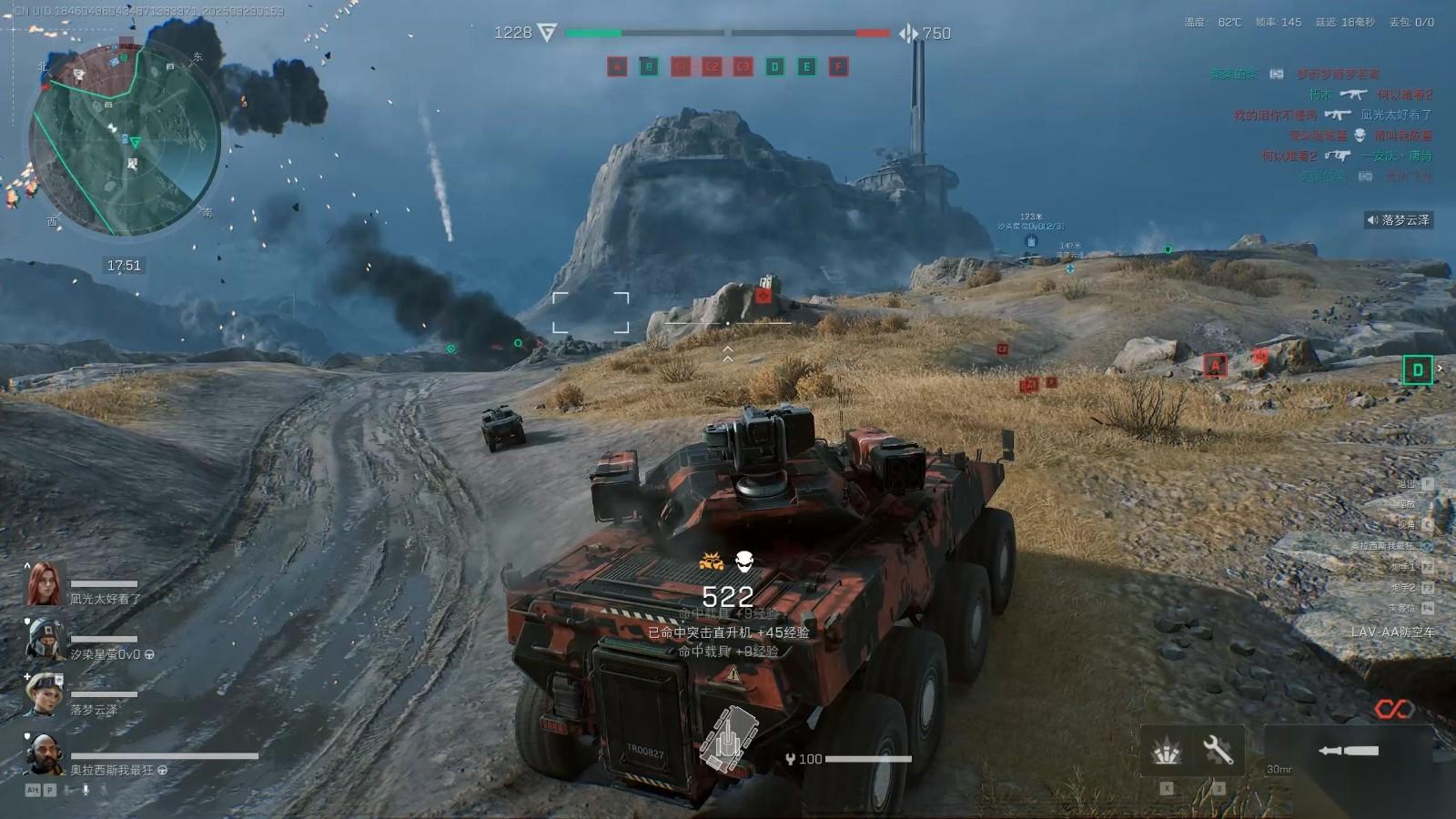Screen dimensions: 1456x819
Task: Select capture point B in objective bar
Action: click(649, 66)
